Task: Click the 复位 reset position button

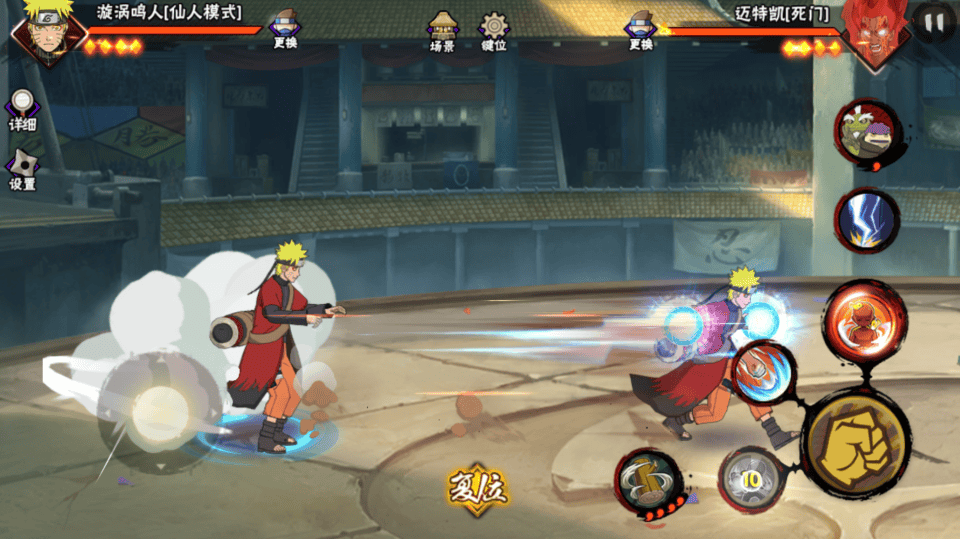Action: [x=477, y=489]
